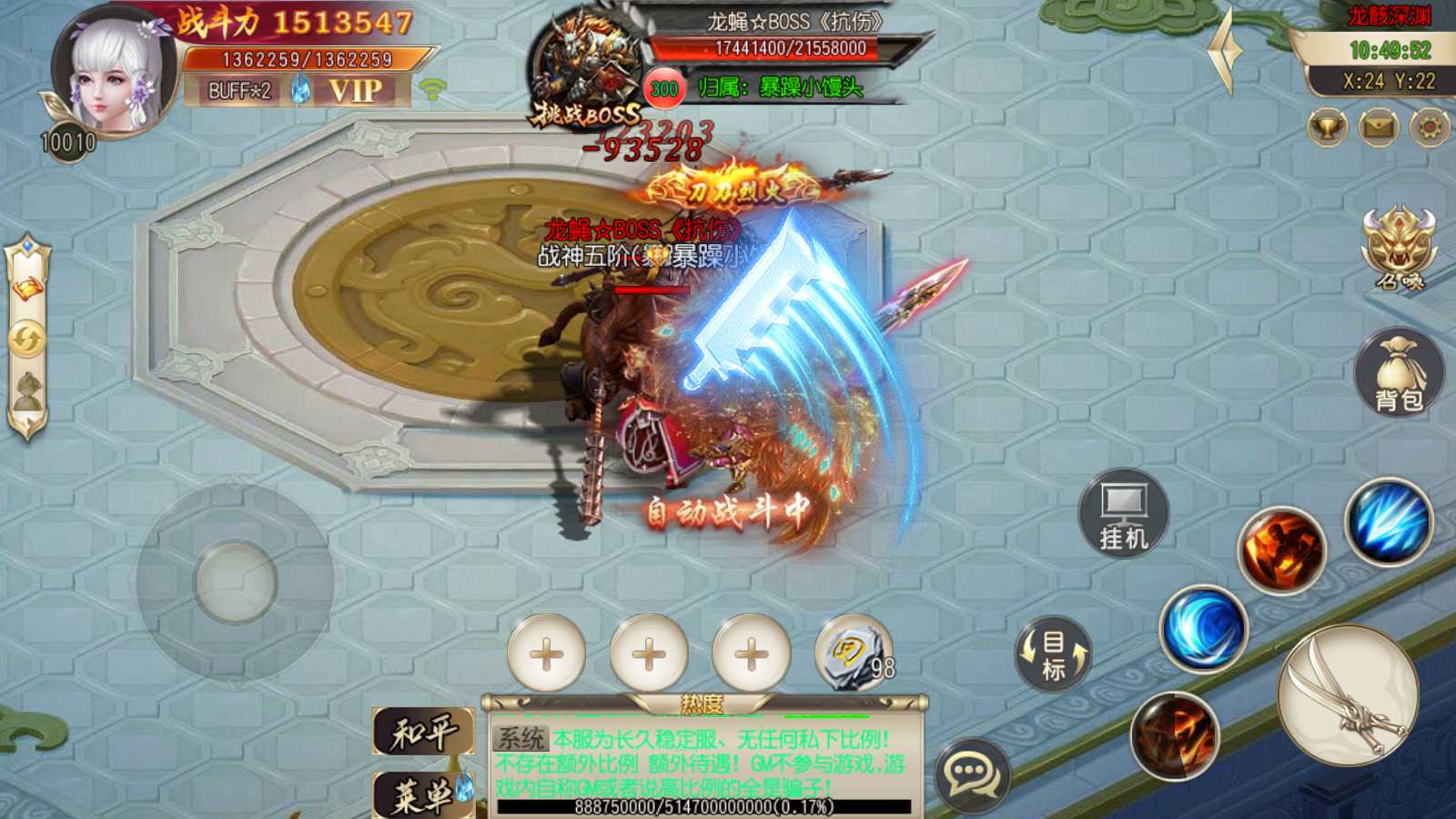Screen dimensions: 1456x819
Task: Open the mail envelope icon
Action: click(1379, 127)
